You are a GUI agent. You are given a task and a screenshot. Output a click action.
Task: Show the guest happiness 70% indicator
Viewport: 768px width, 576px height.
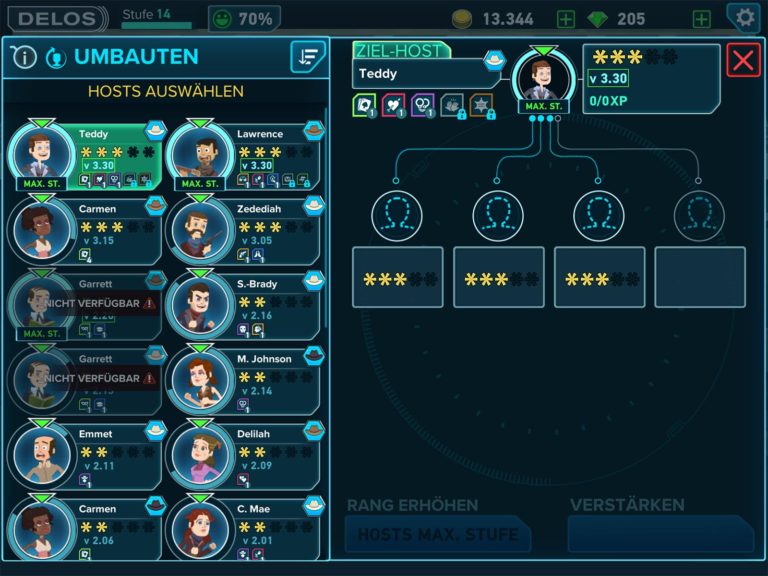[x=244, y=18]
